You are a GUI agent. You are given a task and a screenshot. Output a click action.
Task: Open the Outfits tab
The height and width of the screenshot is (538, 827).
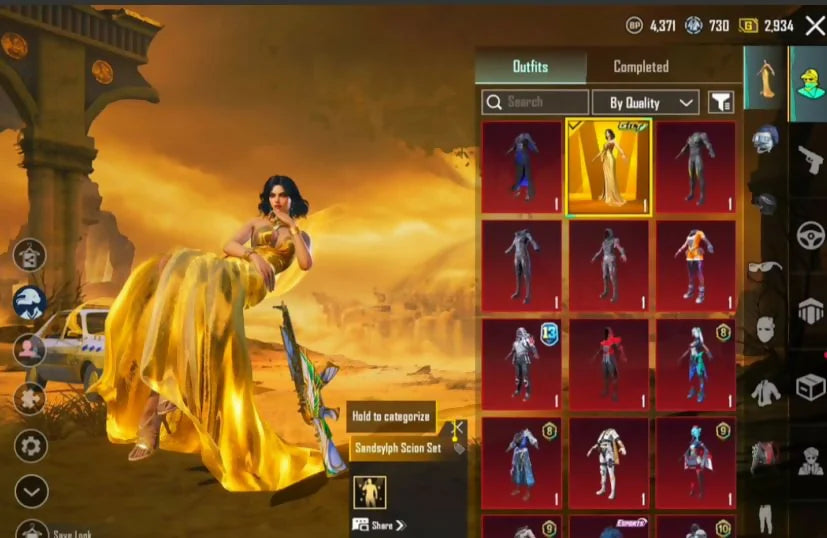[530, 67]
